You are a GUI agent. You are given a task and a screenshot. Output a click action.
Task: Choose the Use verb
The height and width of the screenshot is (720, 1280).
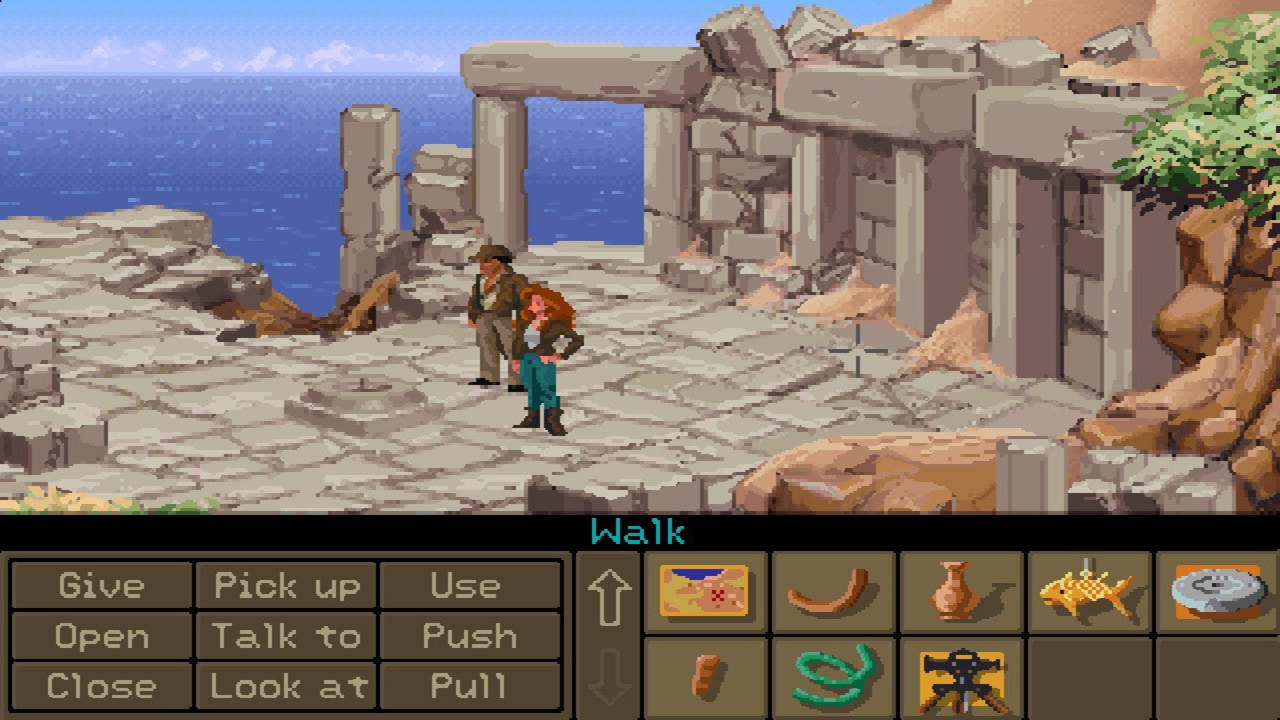click(x=470, y=587)
